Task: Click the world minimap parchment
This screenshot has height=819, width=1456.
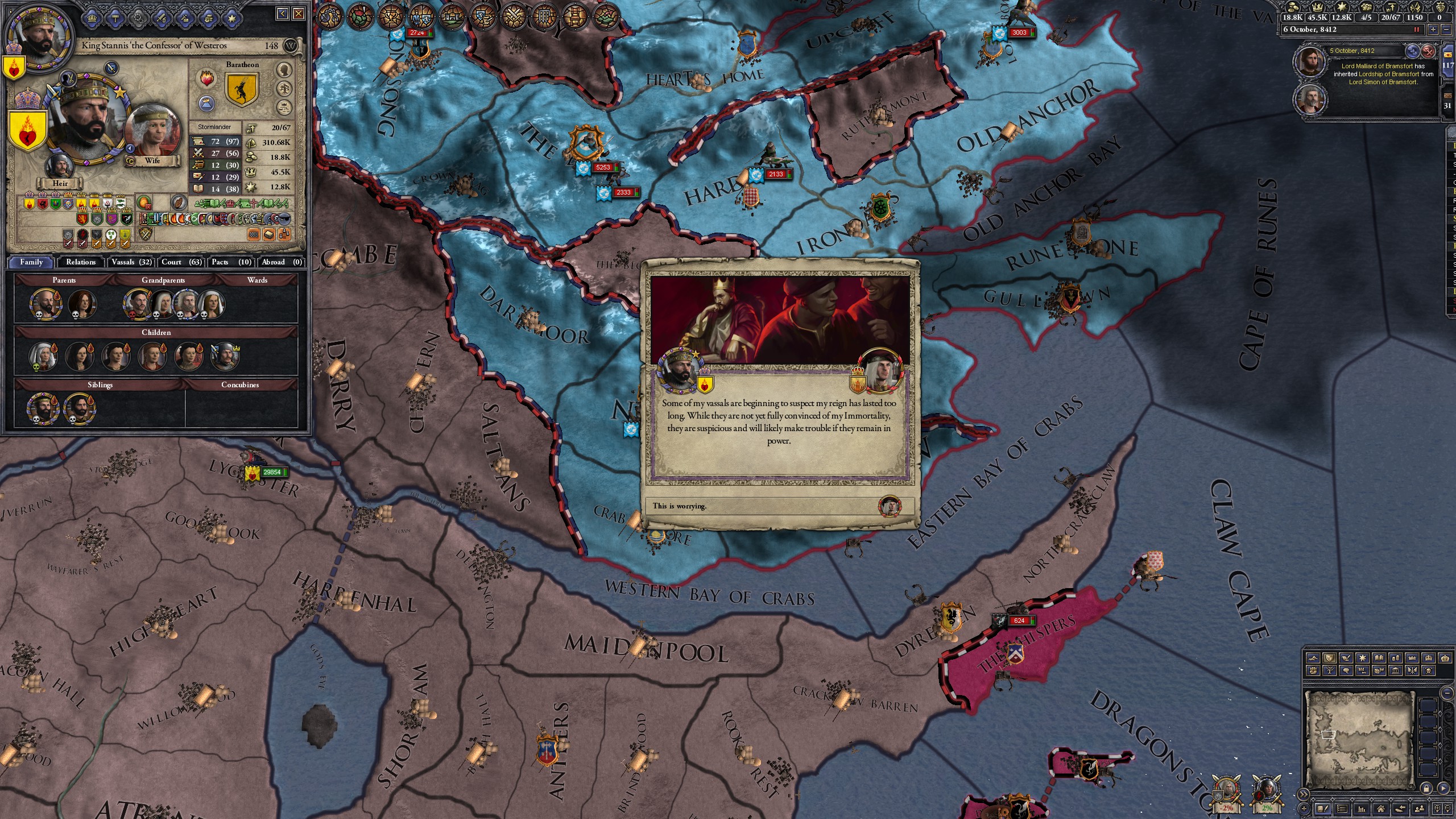Action: (x=1359, y=739)
